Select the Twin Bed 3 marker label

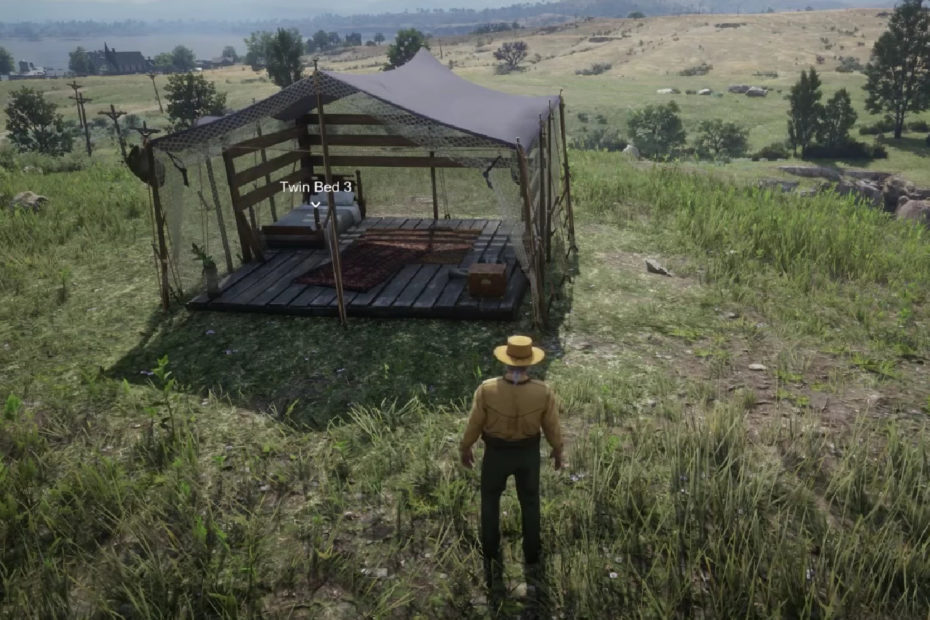click(314, 187)
